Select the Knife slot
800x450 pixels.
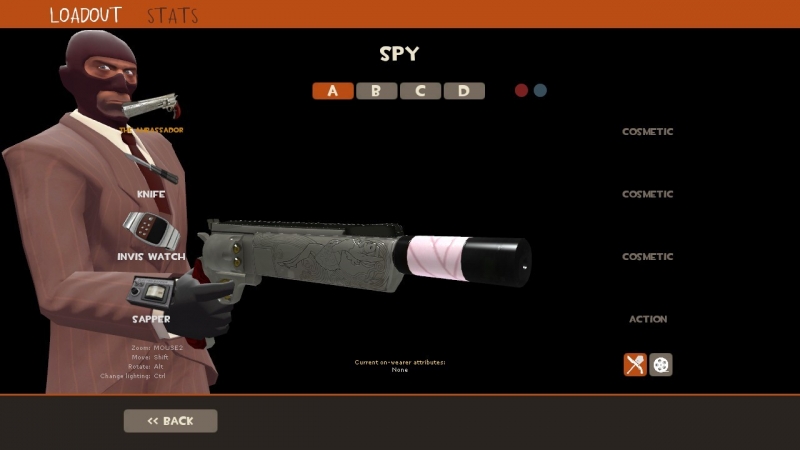pos(151,194)
